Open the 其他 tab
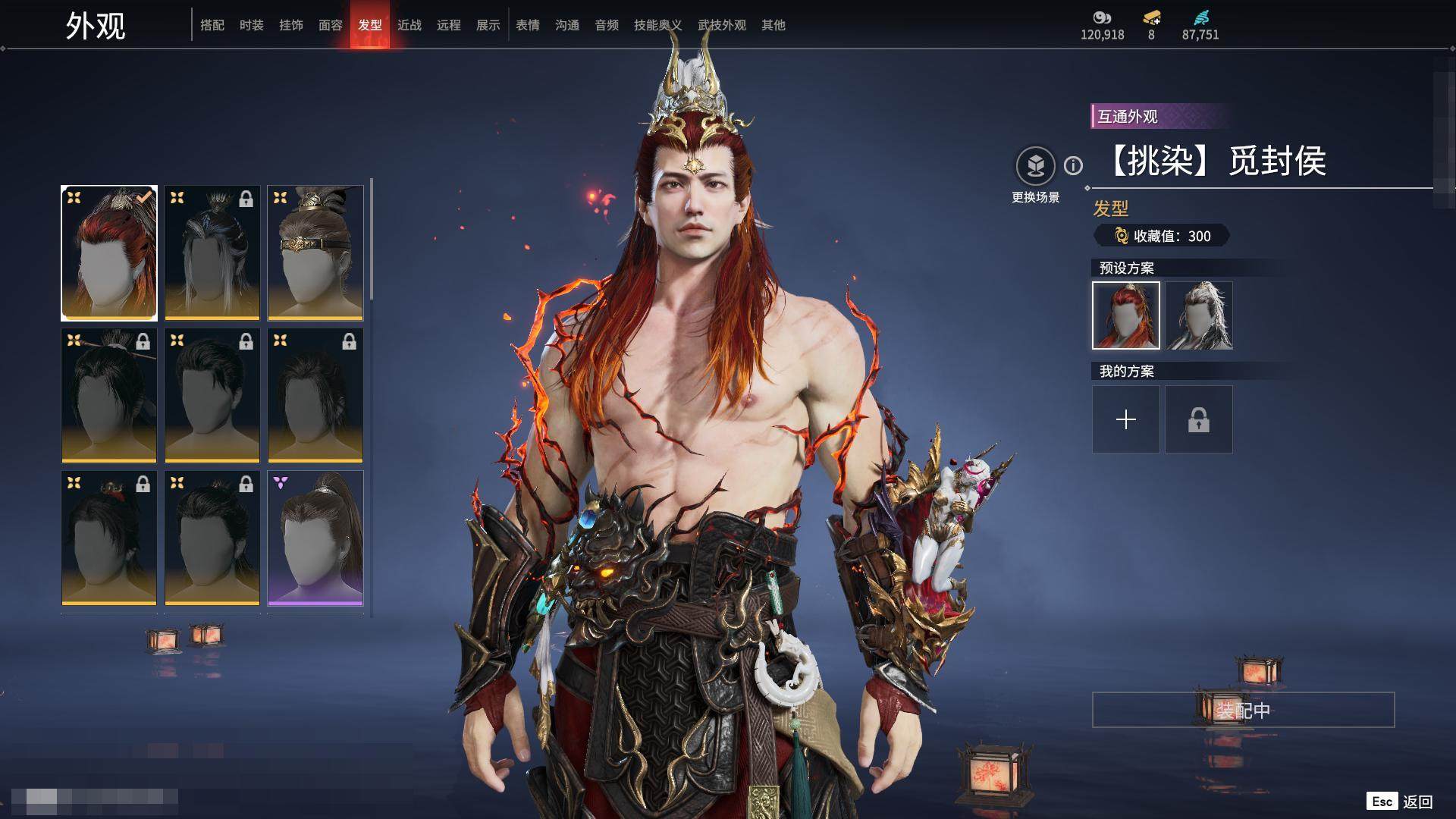 point(773,25)
